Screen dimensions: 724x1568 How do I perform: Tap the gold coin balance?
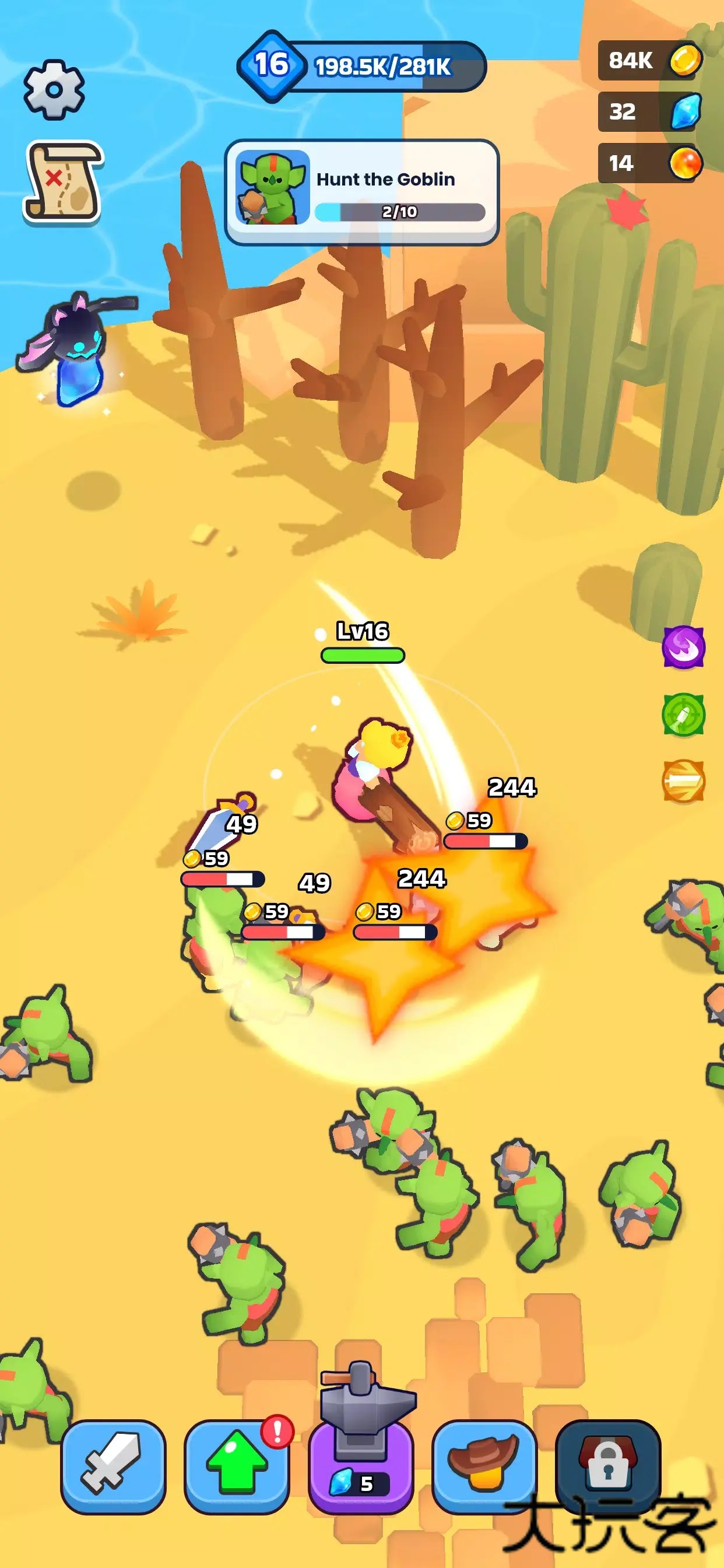click(x=650, y=60)
